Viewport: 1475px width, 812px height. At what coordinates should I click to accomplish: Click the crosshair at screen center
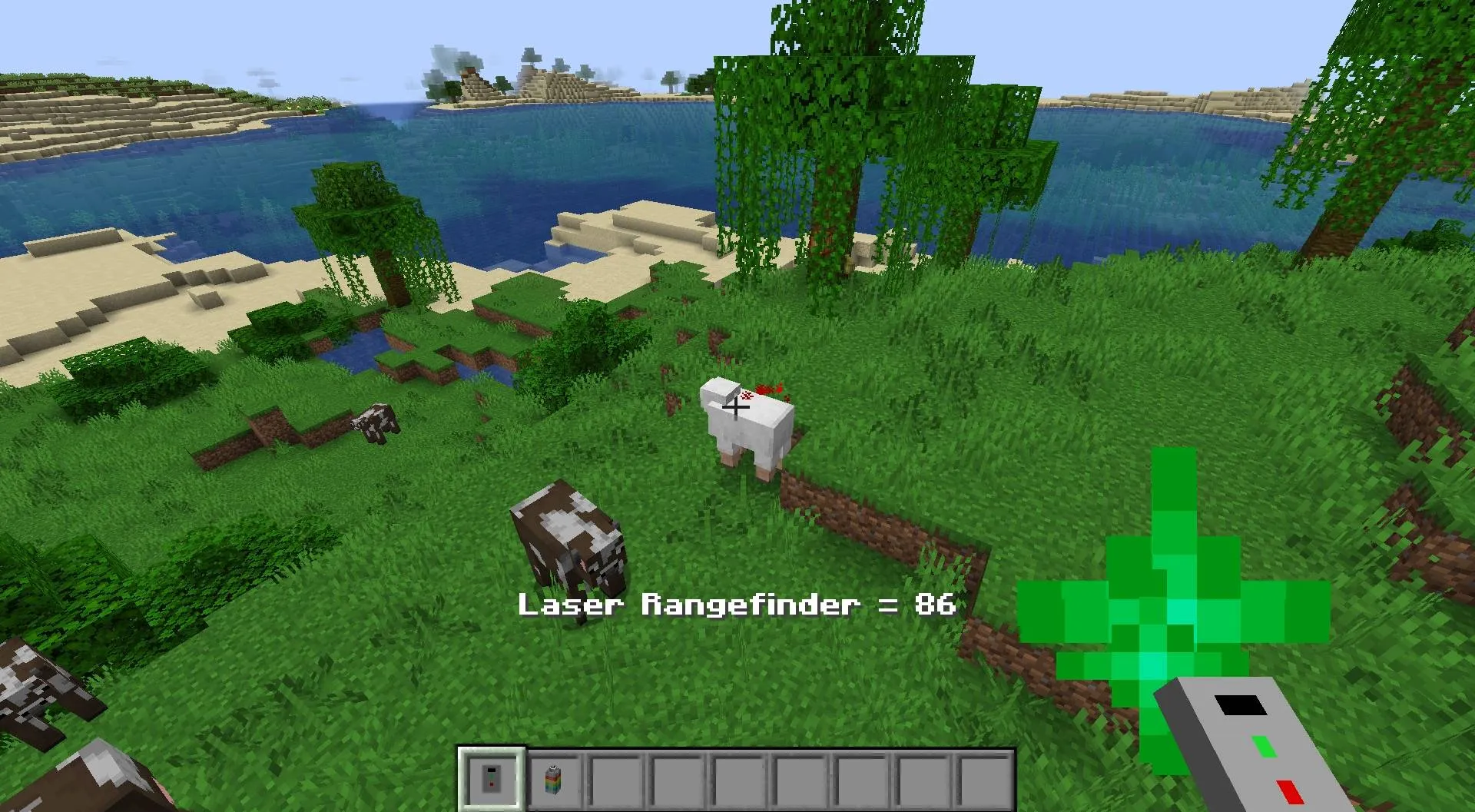(x=737, y=406)
